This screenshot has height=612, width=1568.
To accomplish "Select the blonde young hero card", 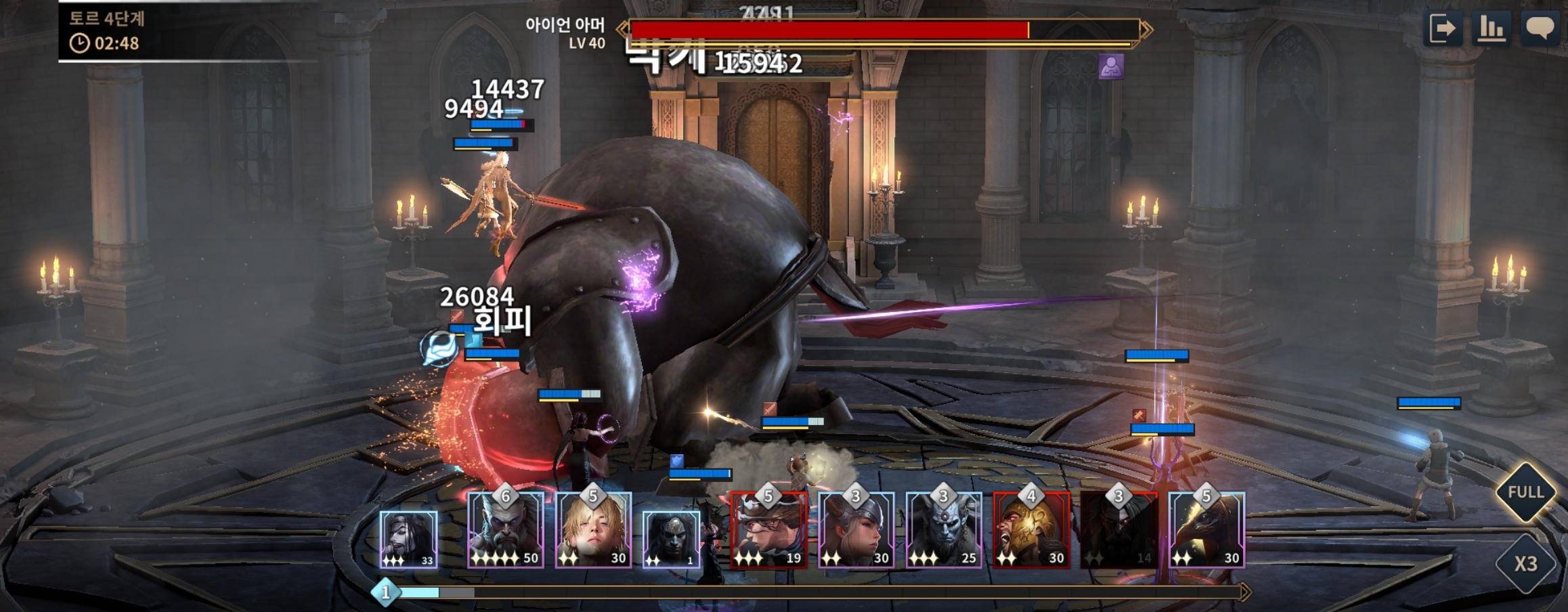I will (x=593, y=530).
